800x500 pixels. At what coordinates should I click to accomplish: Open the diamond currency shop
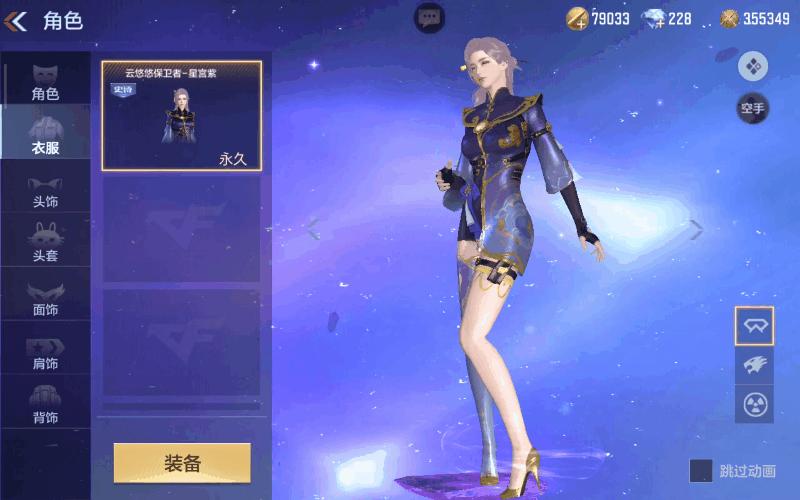click(x=667, y=18)
